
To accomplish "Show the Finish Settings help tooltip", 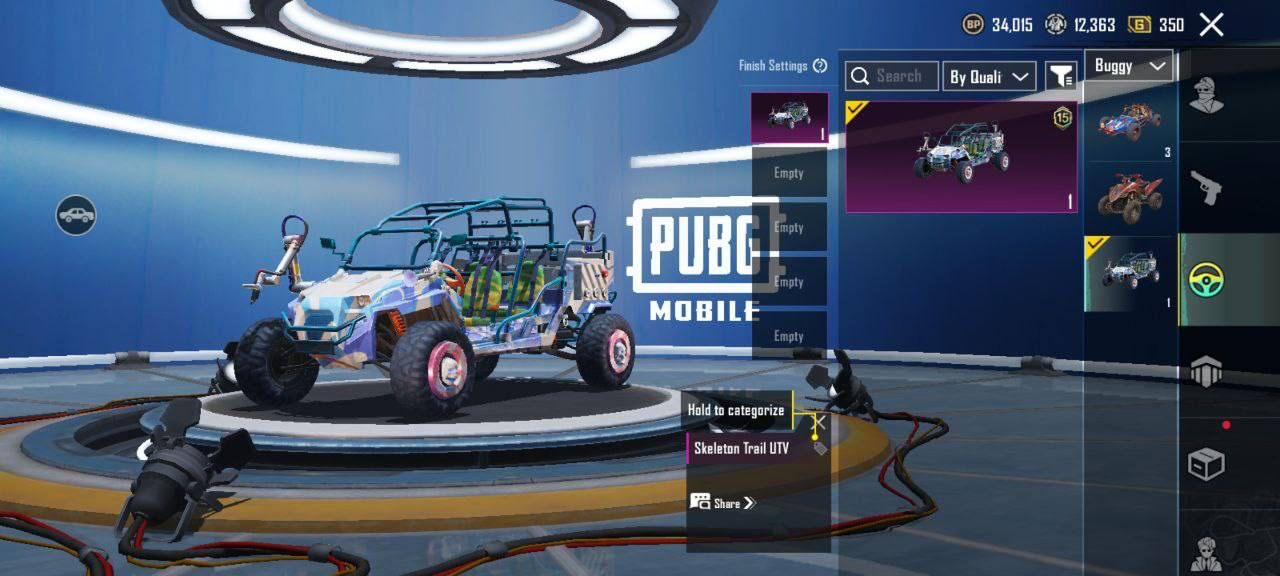I will coord(820,66).
